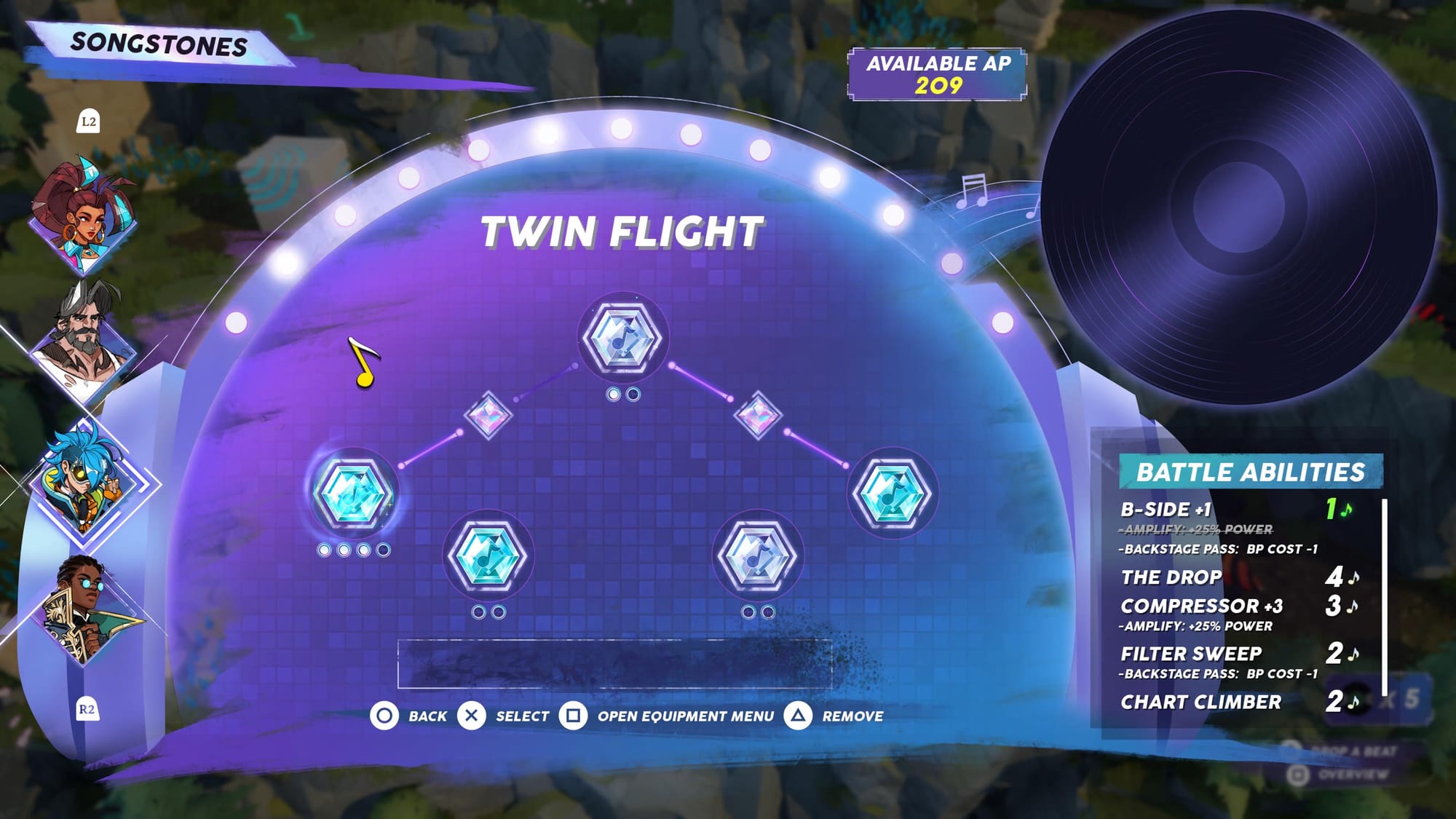Screen dimensions: 1456x819
Task: Choose the Filter Sweep battle ability
Action: (x=1192, y=654)
